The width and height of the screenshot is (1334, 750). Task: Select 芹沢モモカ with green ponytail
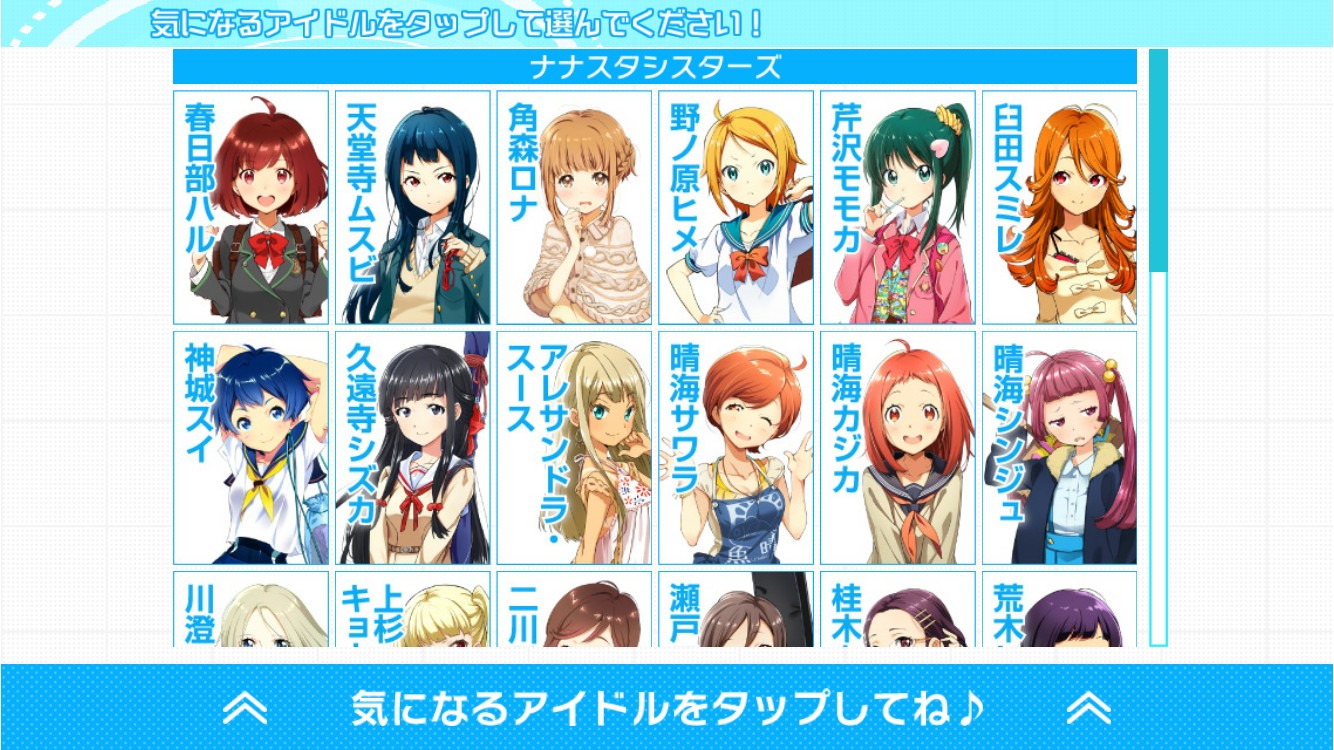click(899, 208)
